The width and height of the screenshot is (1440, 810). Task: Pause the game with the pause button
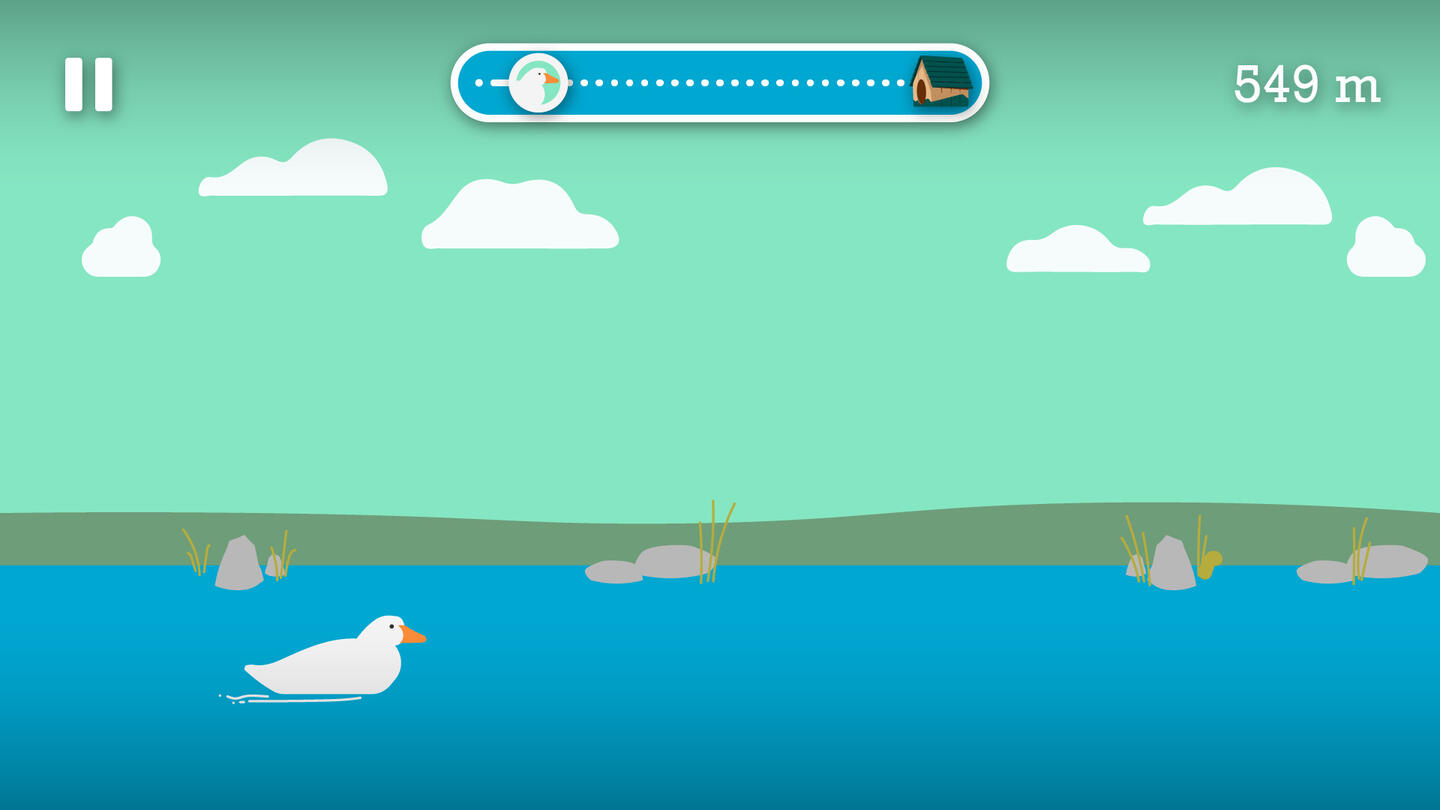coord(89,84)
